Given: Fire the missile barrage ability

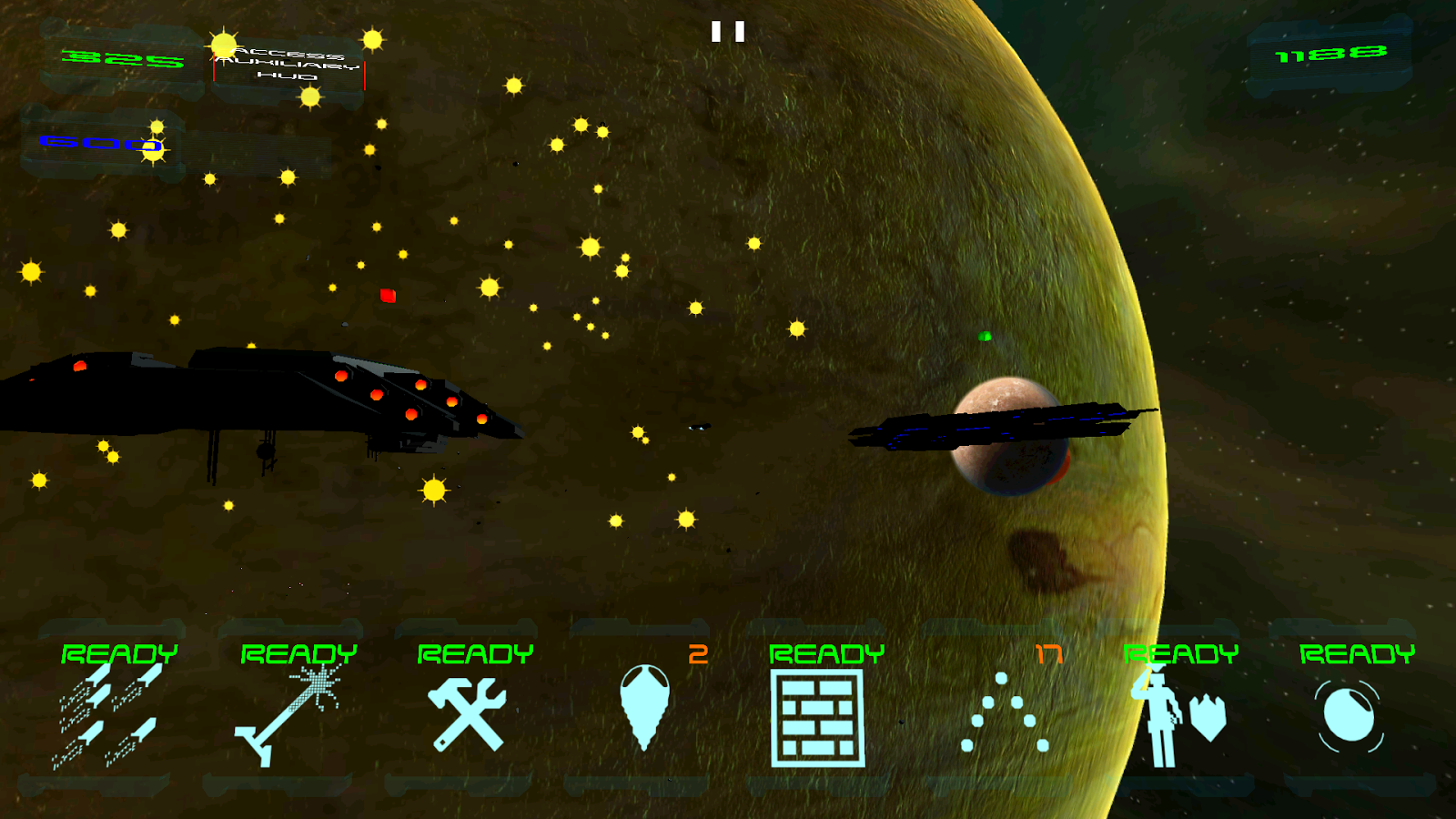Looking at the screenshot, I should [111, 714].
